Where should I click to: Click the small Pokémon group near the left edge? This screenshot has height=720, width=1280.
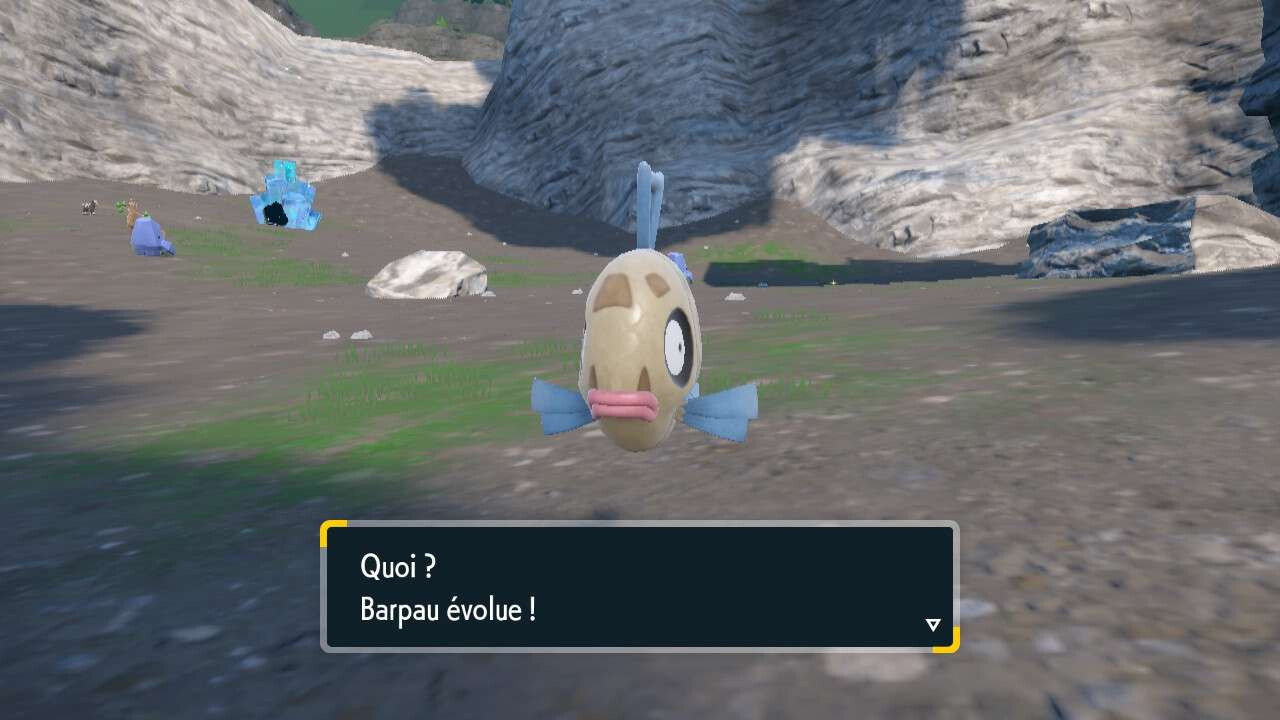(x=88, y=207)
